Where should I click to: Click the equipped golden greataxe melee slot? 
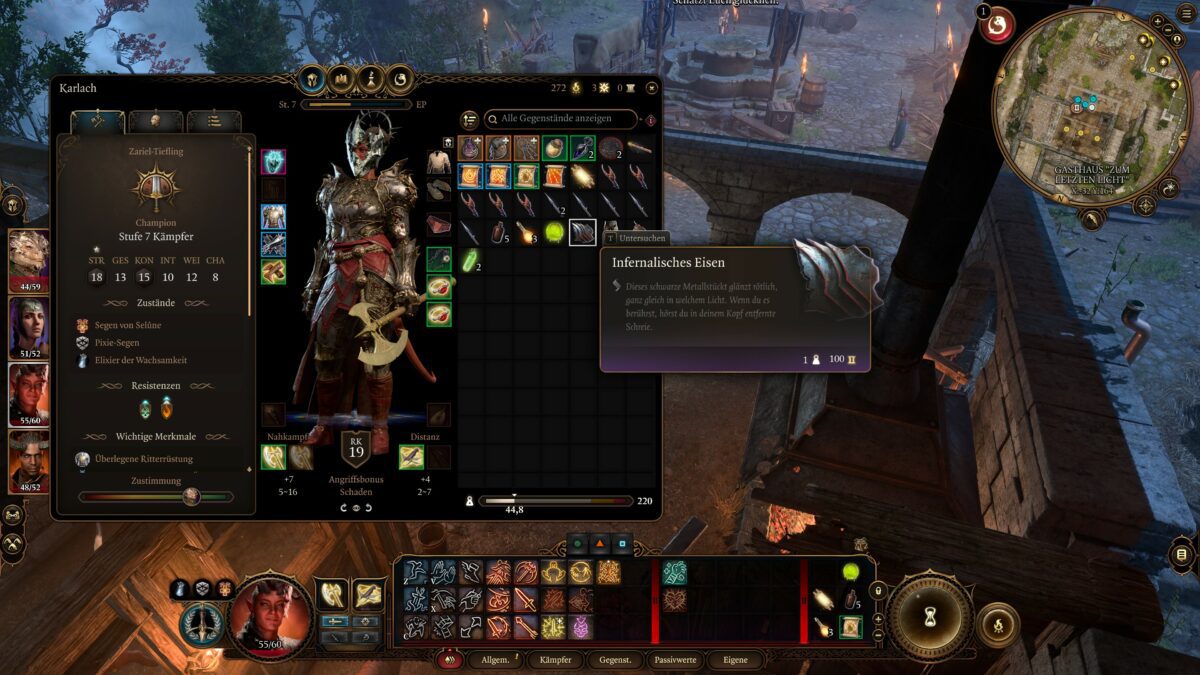click(274, 457)
